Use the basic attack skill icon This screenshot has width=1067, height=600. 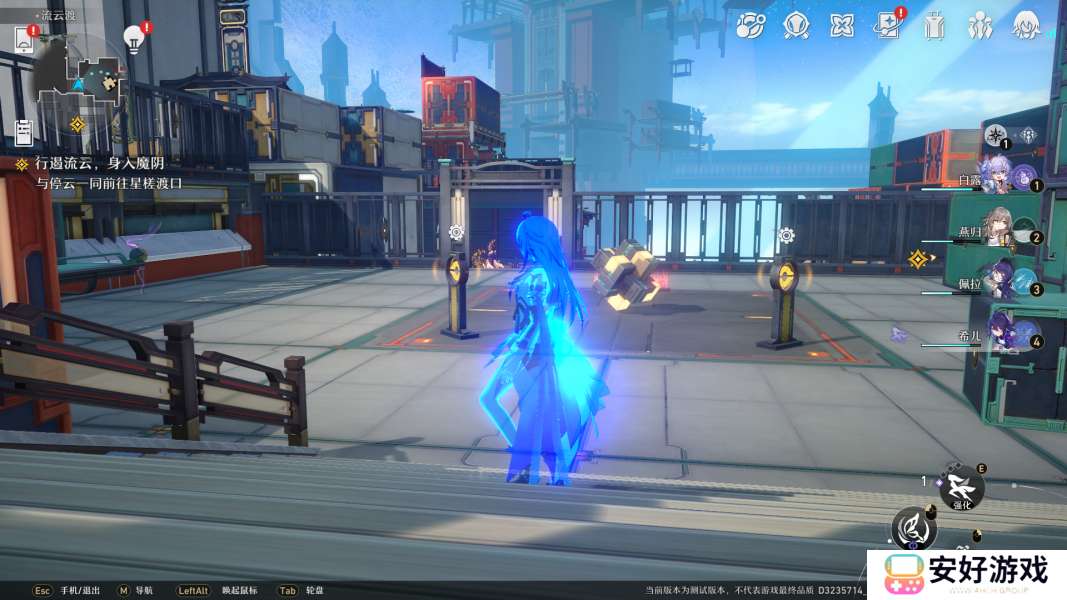pyautogui.click(x=913, y=525)
